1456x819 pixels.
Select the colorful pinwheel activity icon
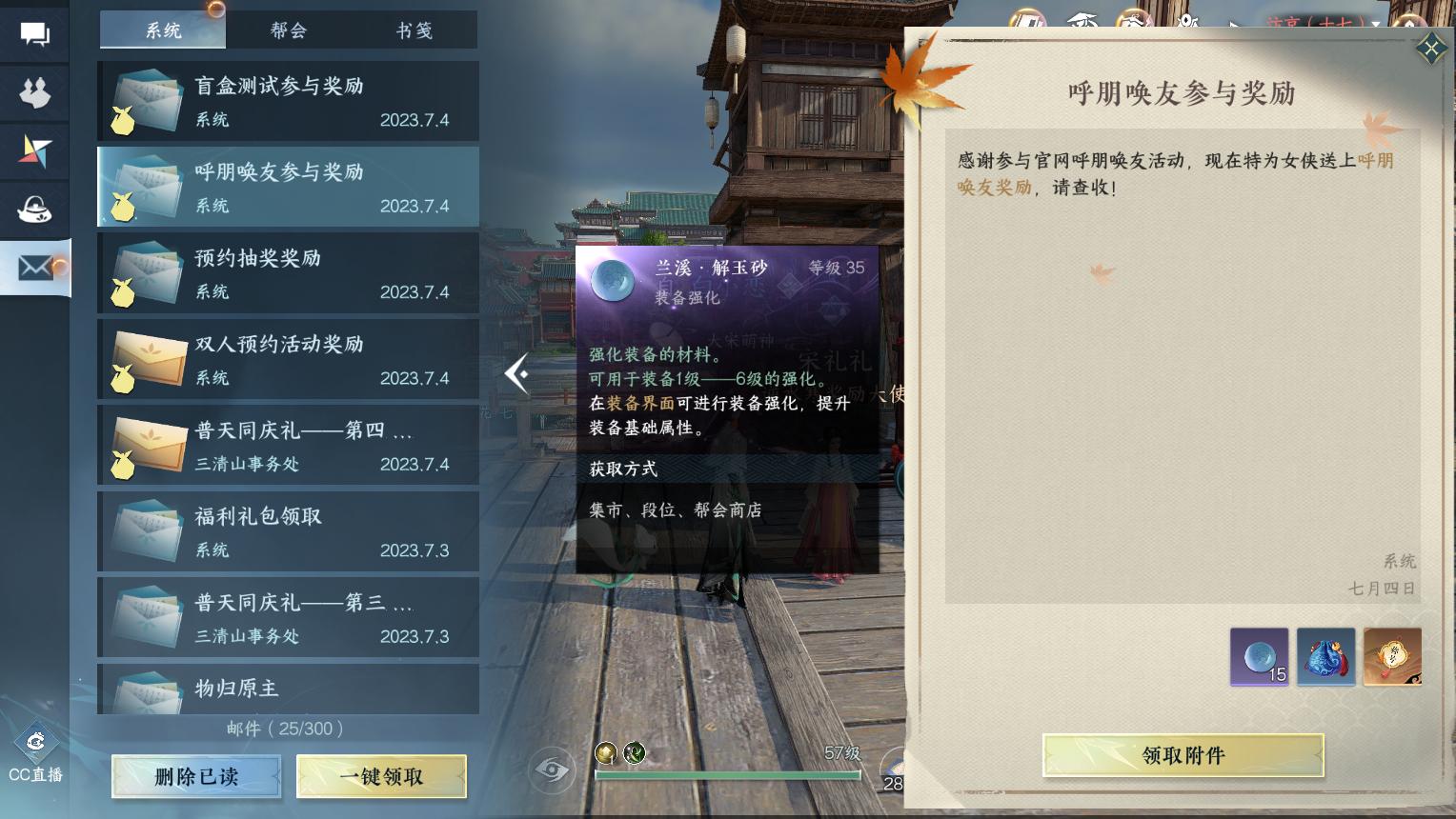coord(34,151)
